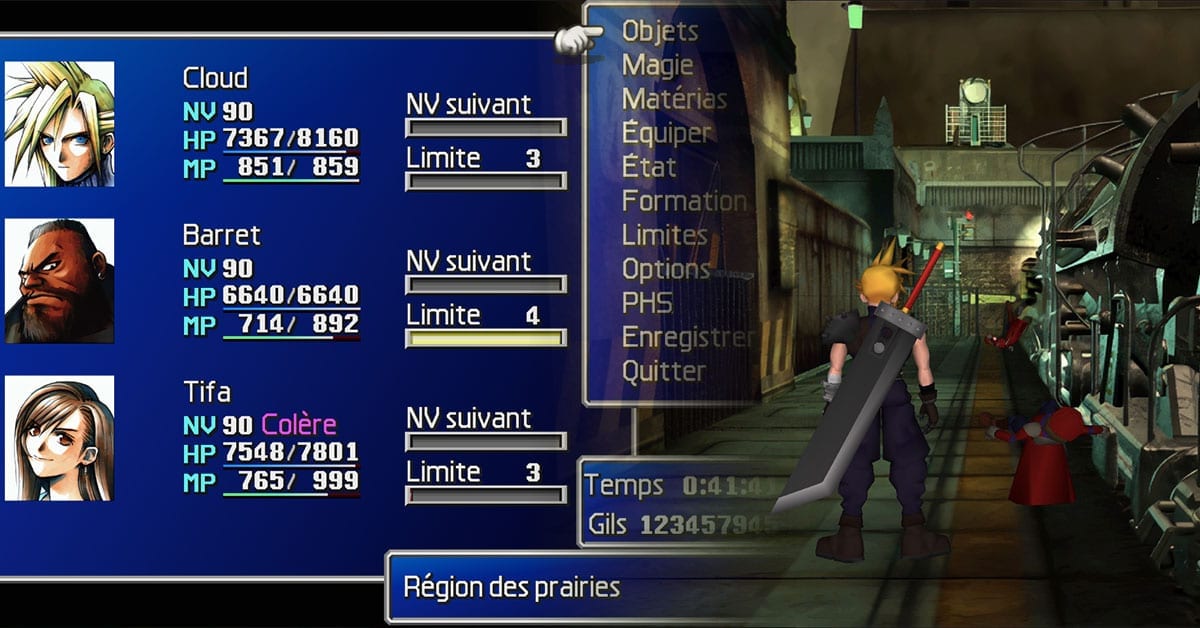
Task: Click Enregistrer to save the game
Action: click(x=687, y=337)
